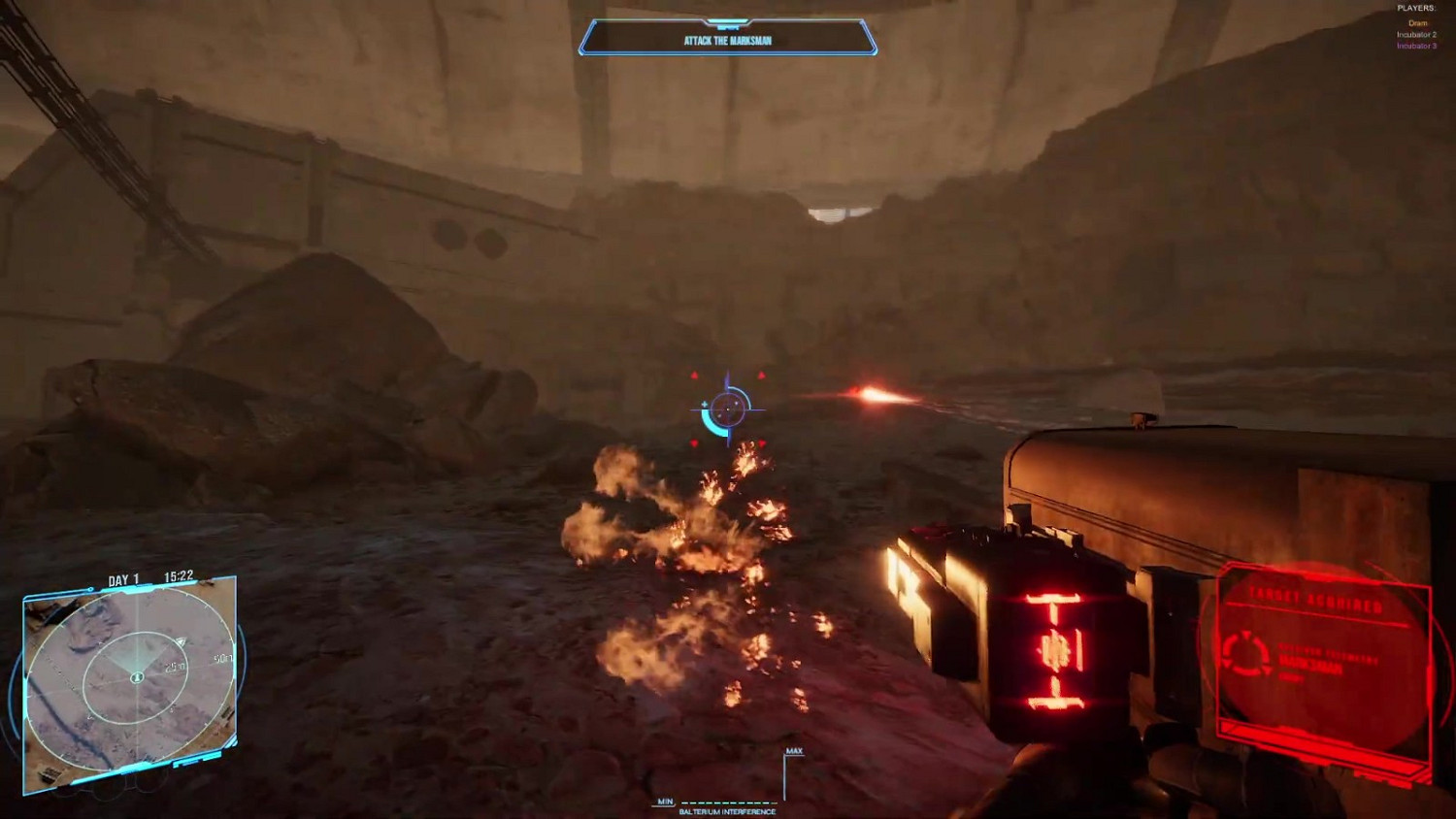This screenshot has width=1456, height=819.
Task: Select the player arrow marker on the minimap
Action: [x=180, y=641]
